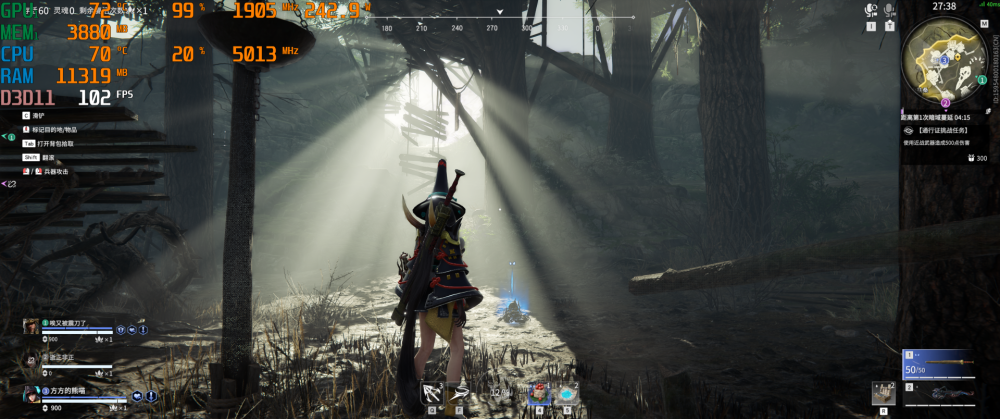Trigger the dash skill icon
The height and width of the screenshot is (419, 1000).
pos(460,393)
